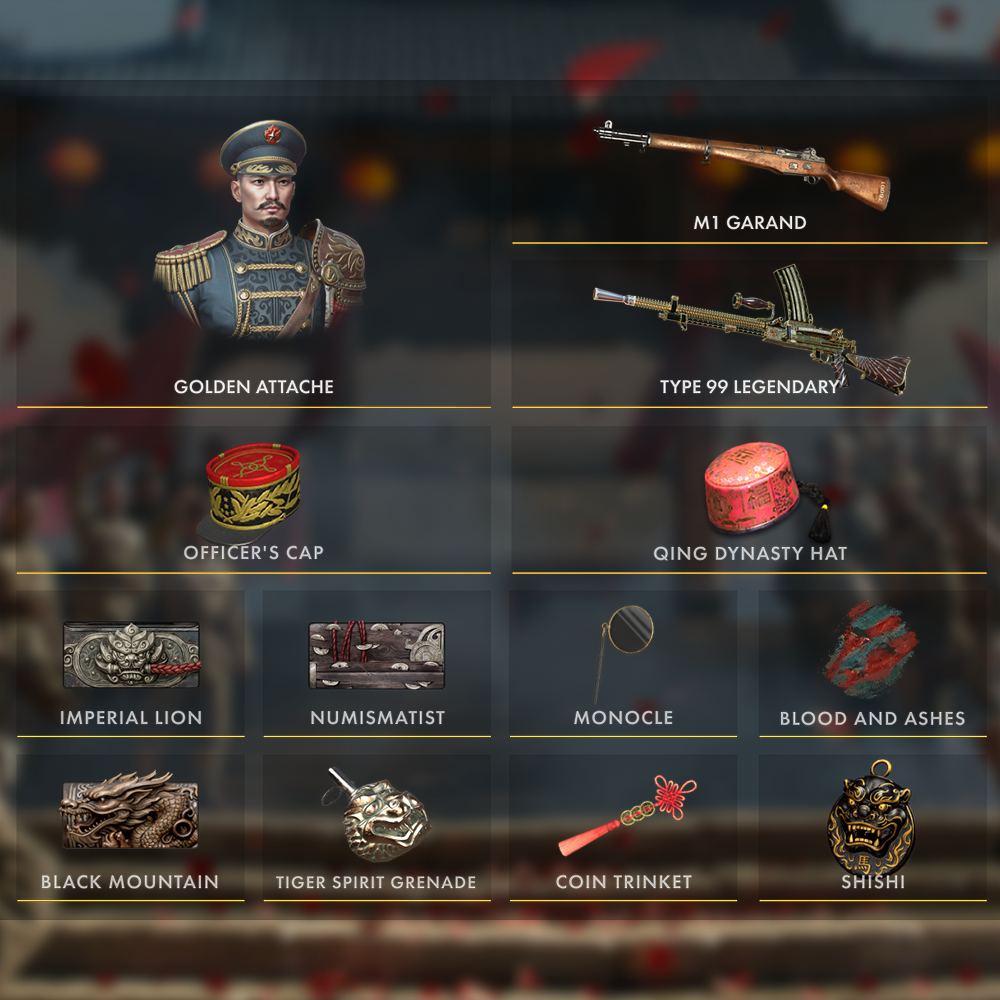The image size is (1000, 1000).
Task: Pick the Shishi pendant tile
Action: (x=872, y=826)
